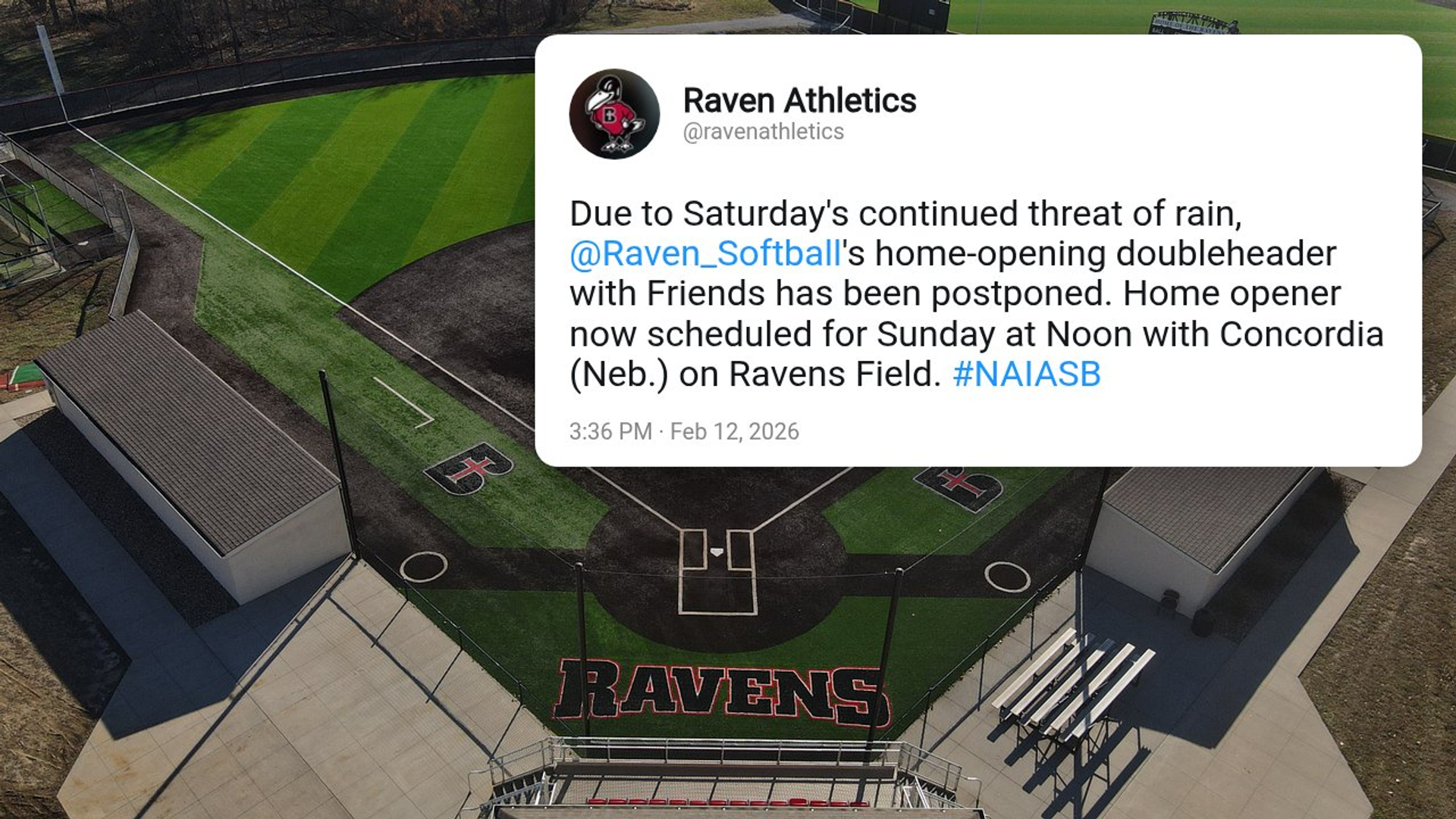Image resolution: width=1456 pixels, height=819 pixels.
Task: Open the @Raven_Softball mention link
Action: (705, 254)
